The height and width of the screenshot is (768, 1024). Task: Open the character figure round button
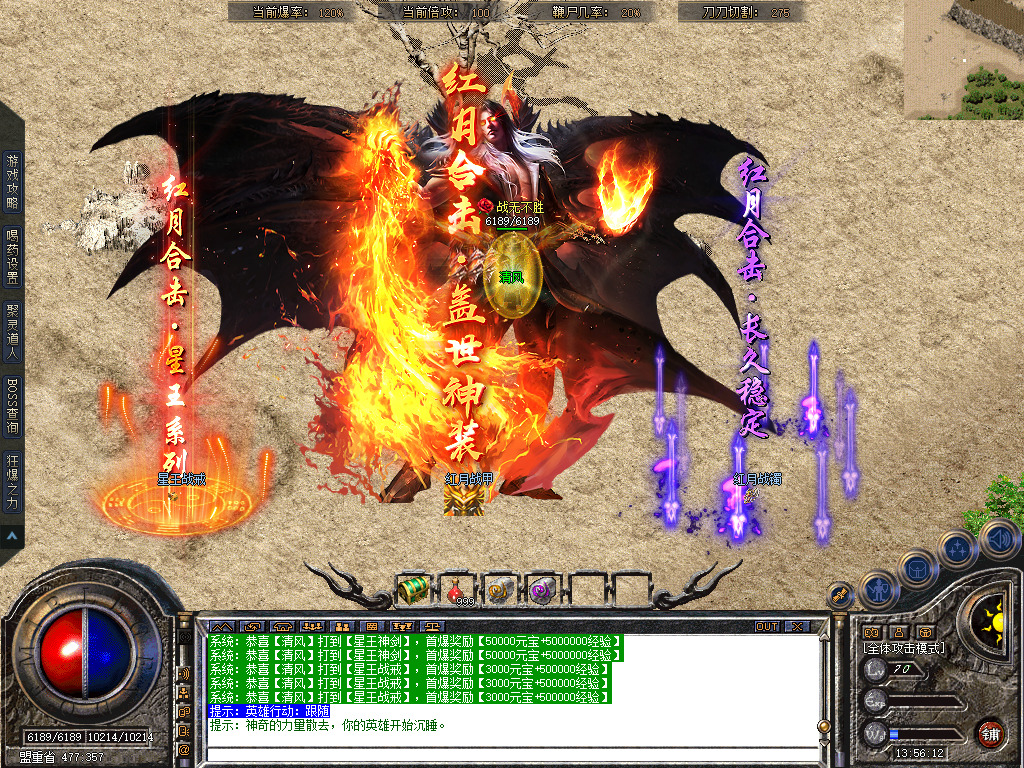tap(877, 588)
